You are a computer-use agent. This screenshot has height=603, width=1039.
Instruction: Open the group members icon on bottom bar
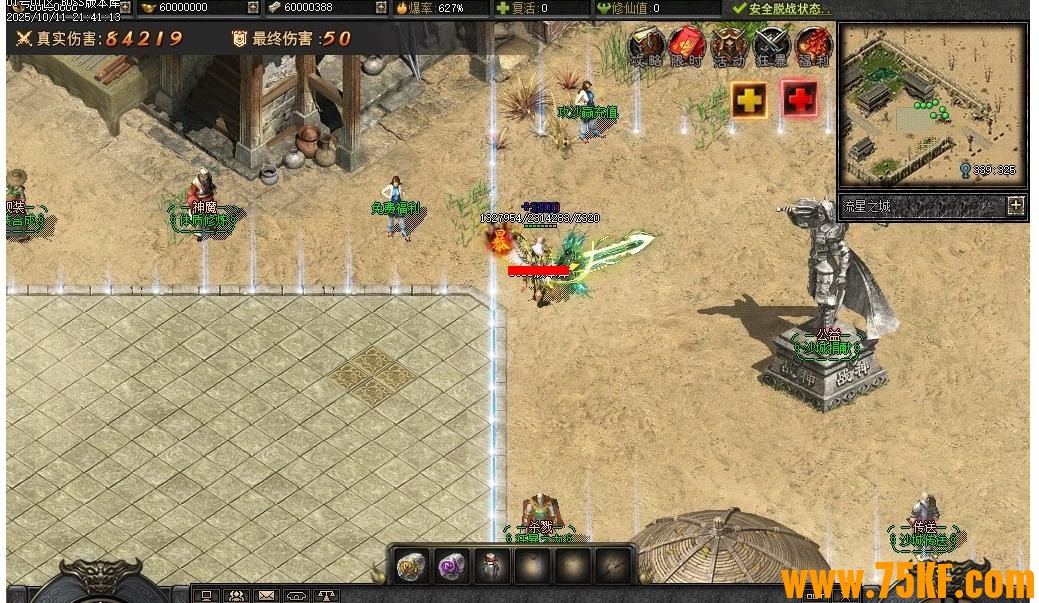point(237,596)
